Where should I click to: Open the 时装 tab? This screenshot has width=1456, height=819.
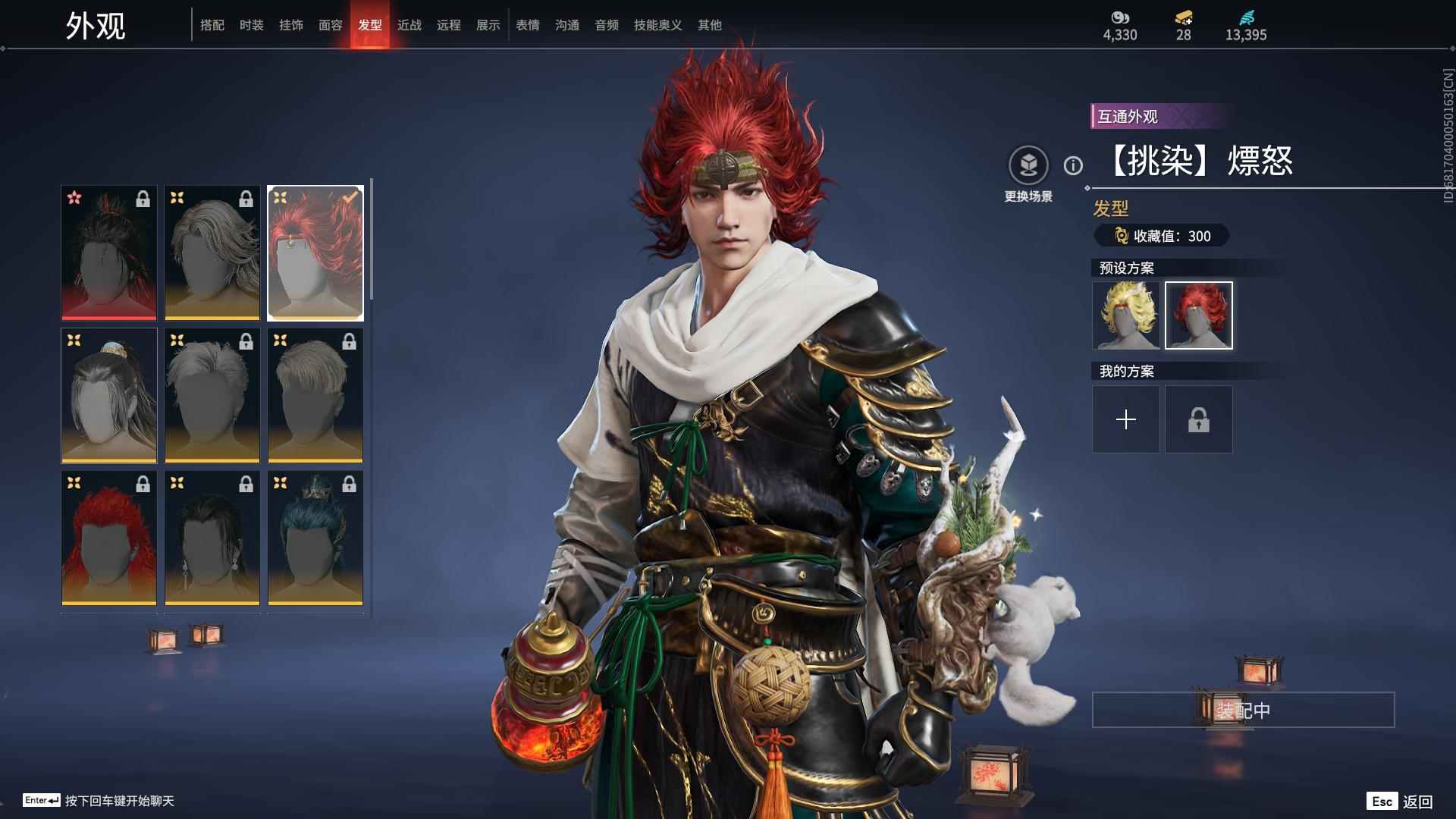coord(252,25)
